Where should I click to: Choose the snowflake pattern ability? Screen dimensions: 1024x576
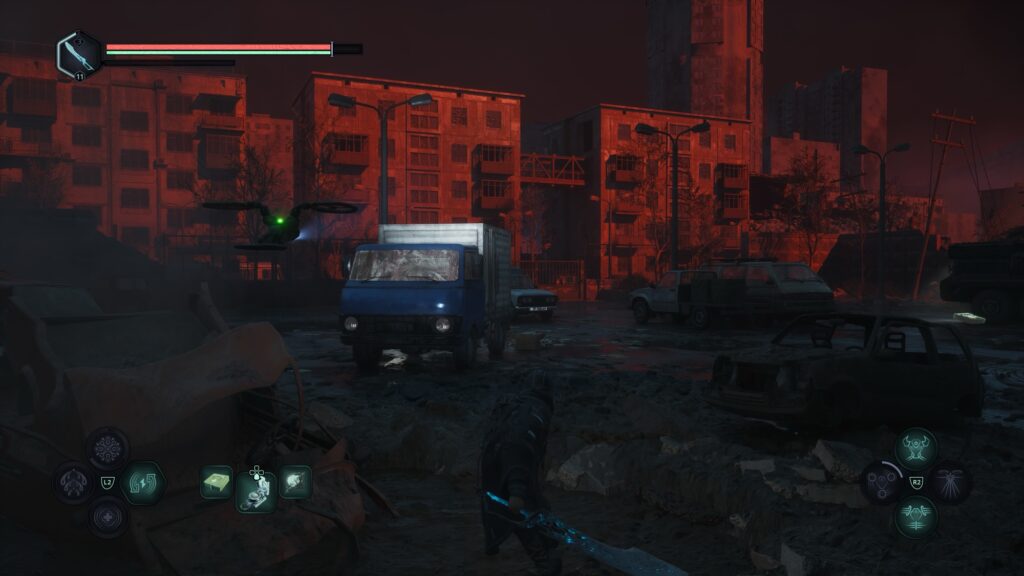(x=107, y=448)
